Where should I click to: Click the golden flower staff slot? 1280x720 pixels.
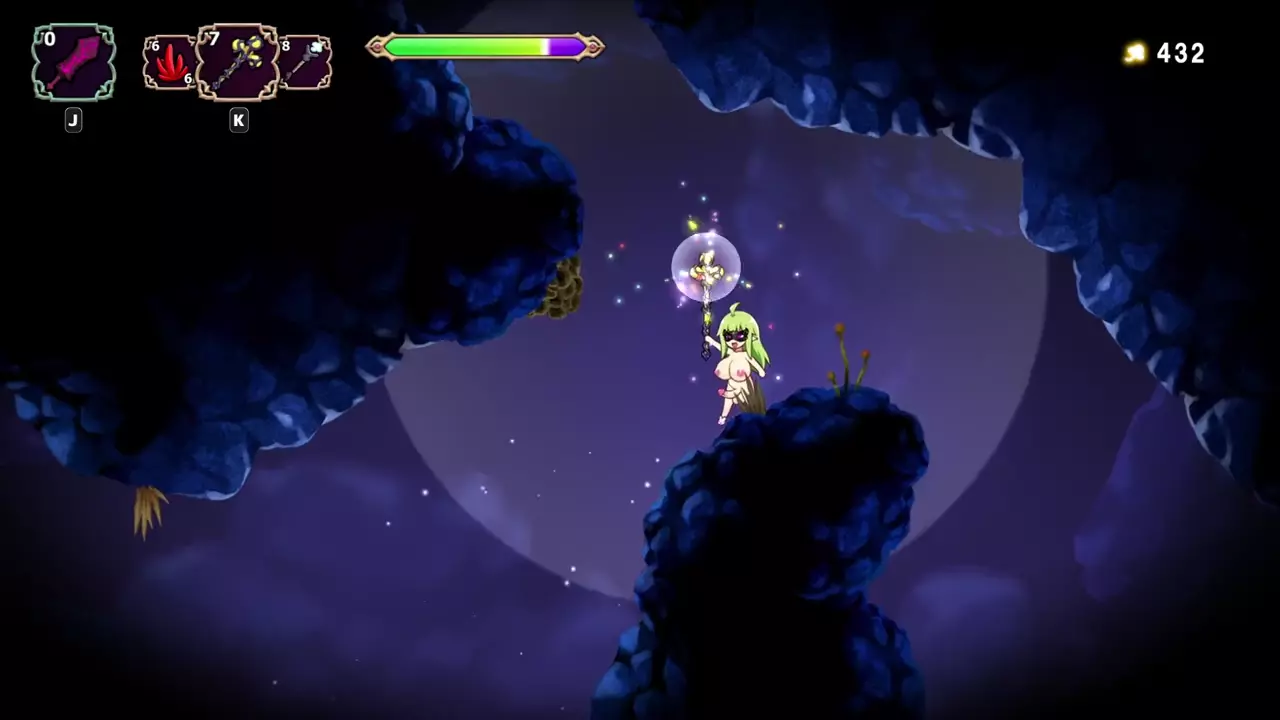coord(237,62)
